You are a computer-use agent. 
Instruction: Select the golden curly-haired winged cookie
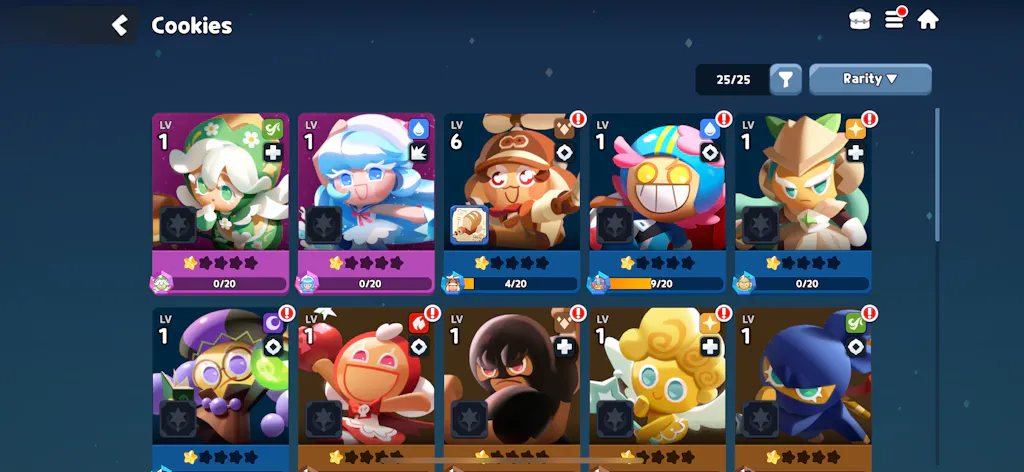coord(658,385)
